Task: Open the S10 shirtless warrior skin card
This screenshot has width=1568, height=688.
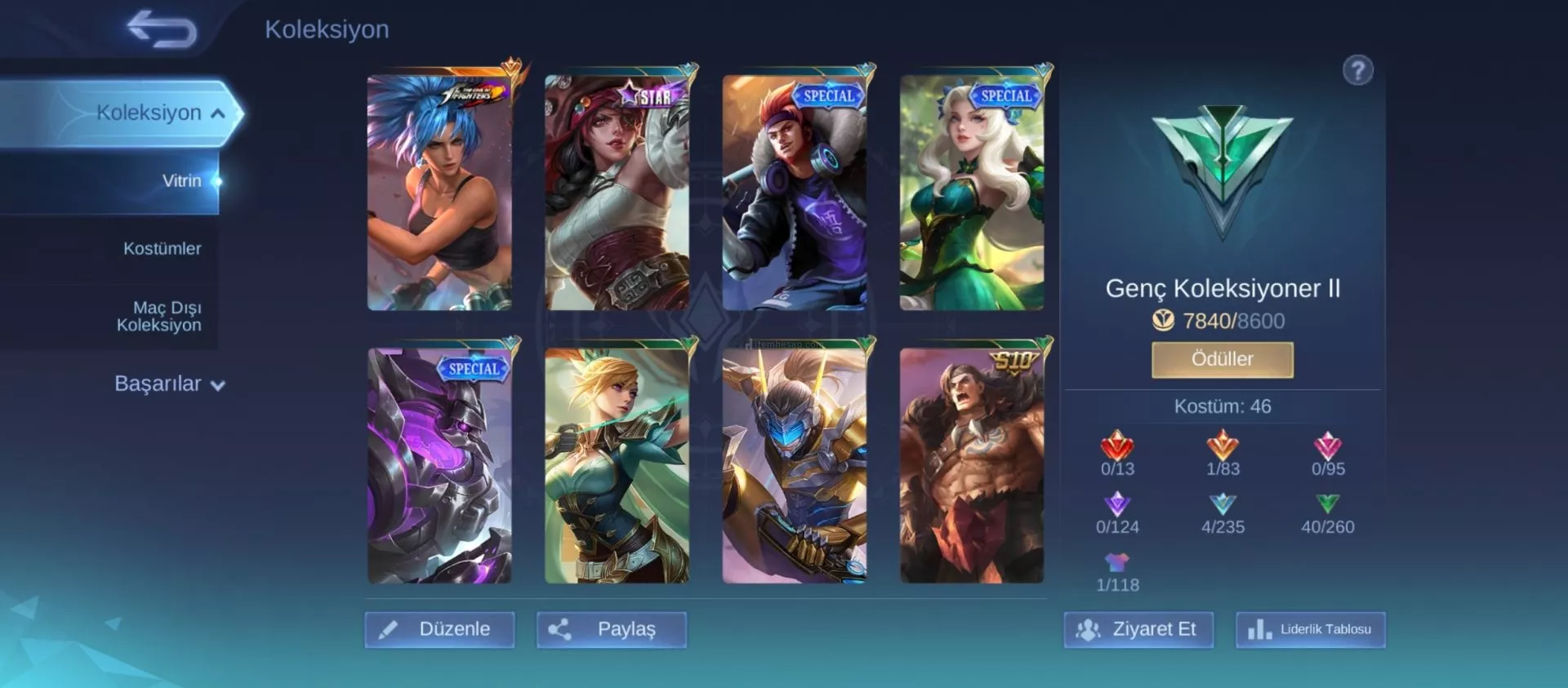Action: (x=972, y=465)
